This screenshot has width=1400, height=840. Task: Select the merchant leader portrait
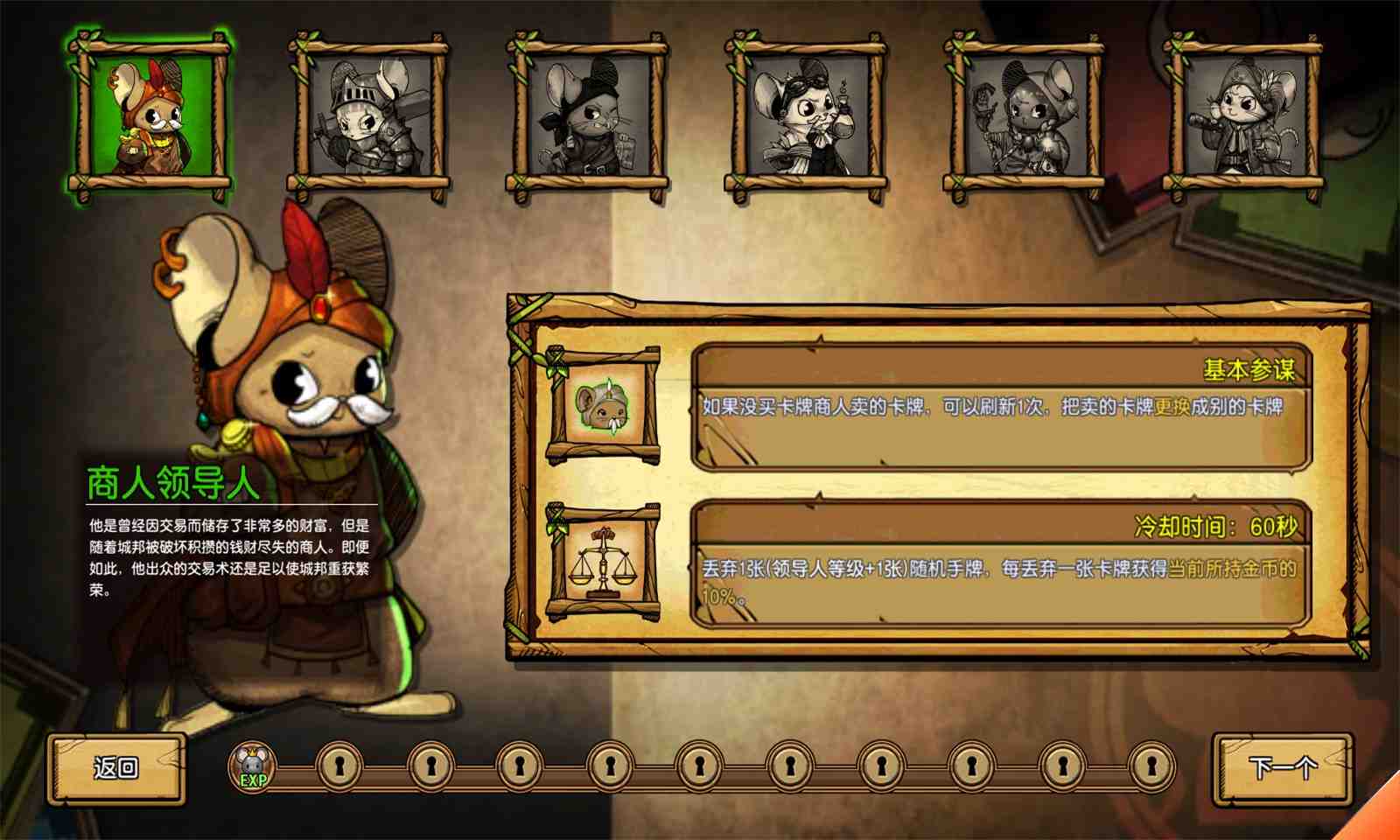tap(150, 116)
